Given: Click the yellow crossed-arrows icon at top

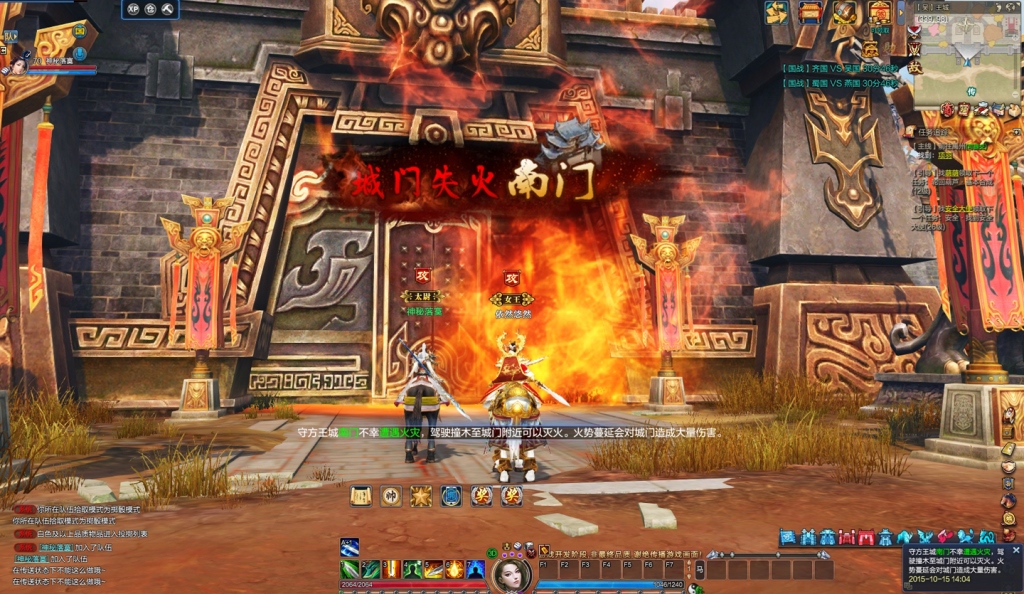Looking at the screenshot, I should coord(776,12).
